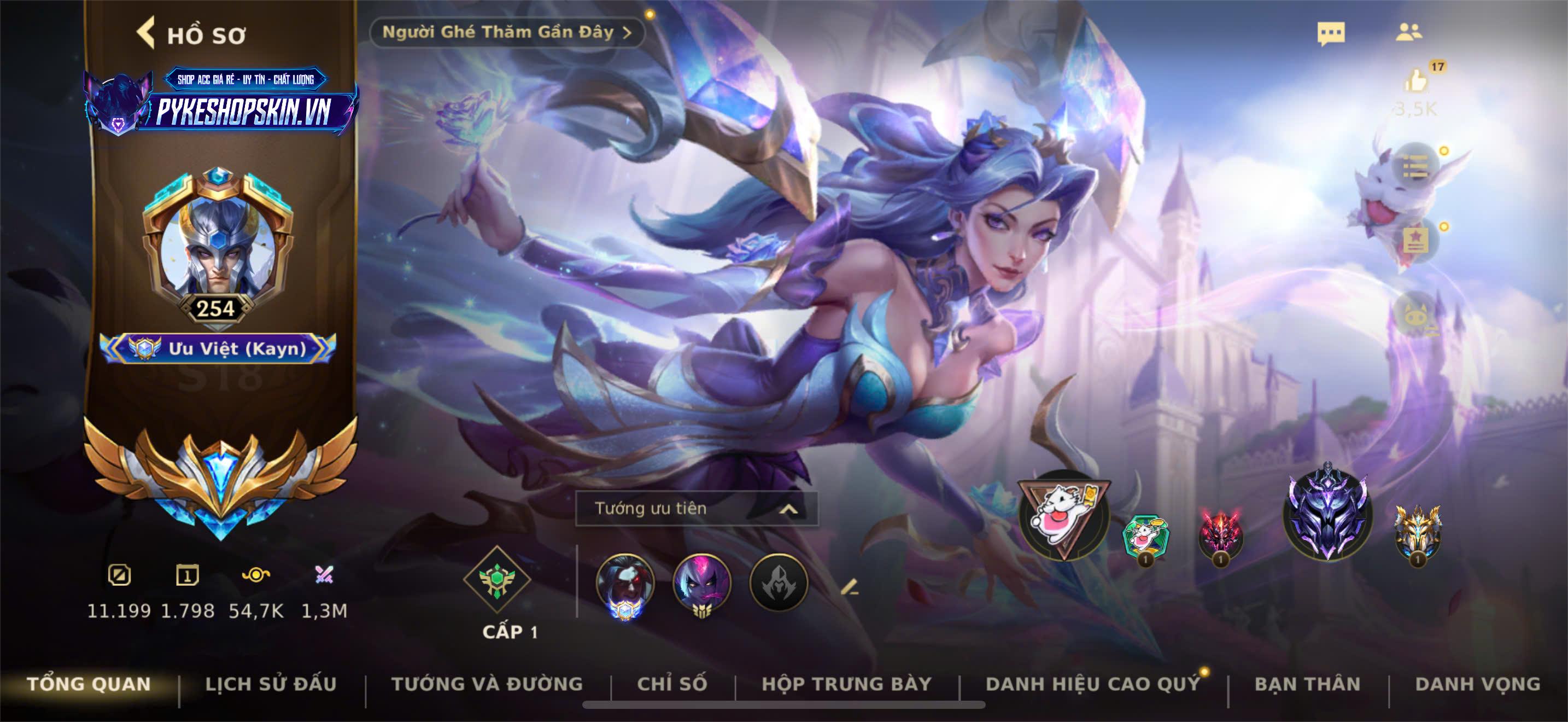Image resolution: width=1568 pixels, height=722 pixels.
Task: Open the Tướng Và Đường tab
Action: coord(487,684)
